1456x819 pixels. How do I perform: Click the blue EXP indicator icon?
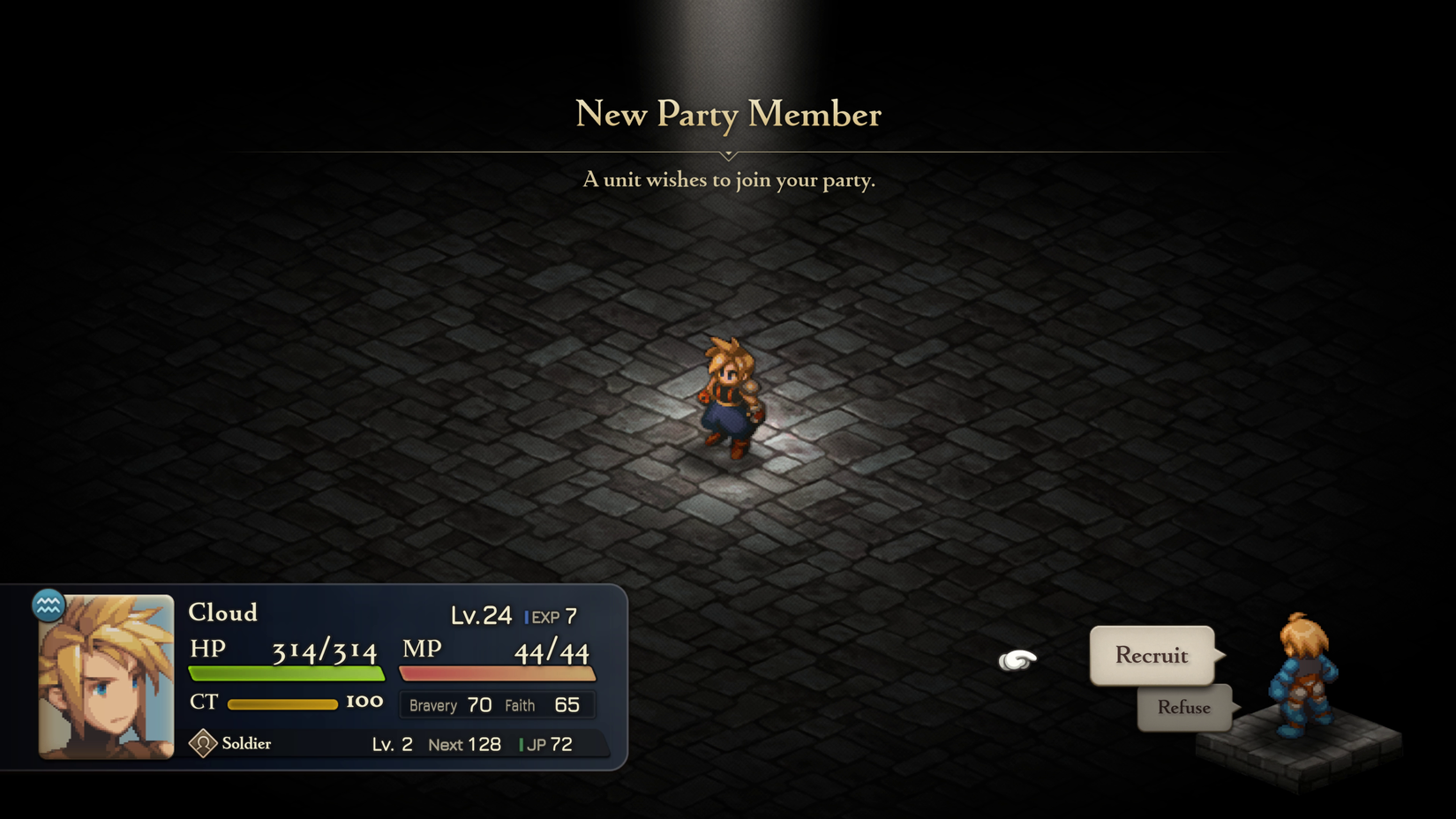click(x=527, y=617)
